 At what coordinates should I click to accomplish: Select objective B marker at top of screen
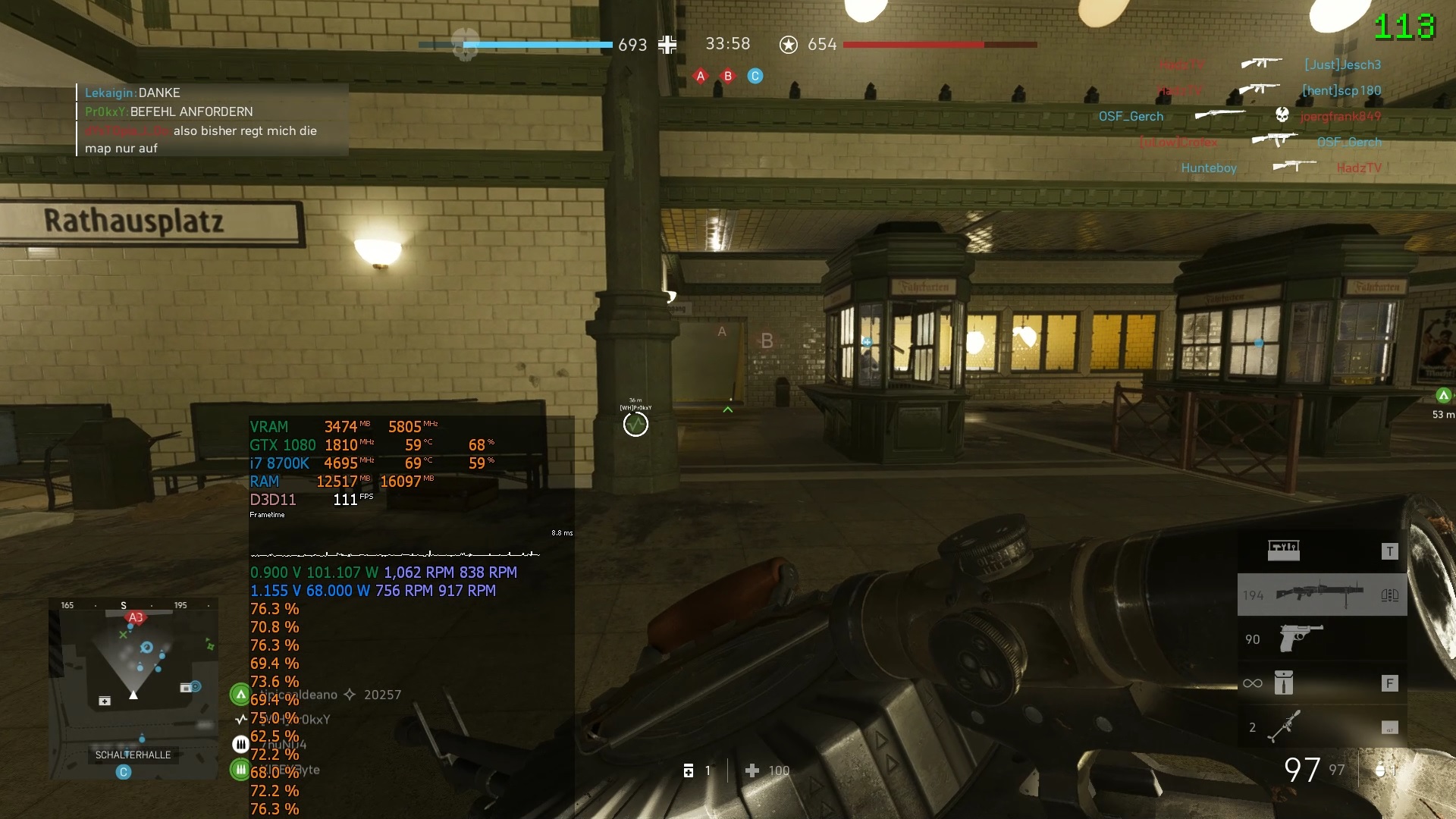click(727, 76)
